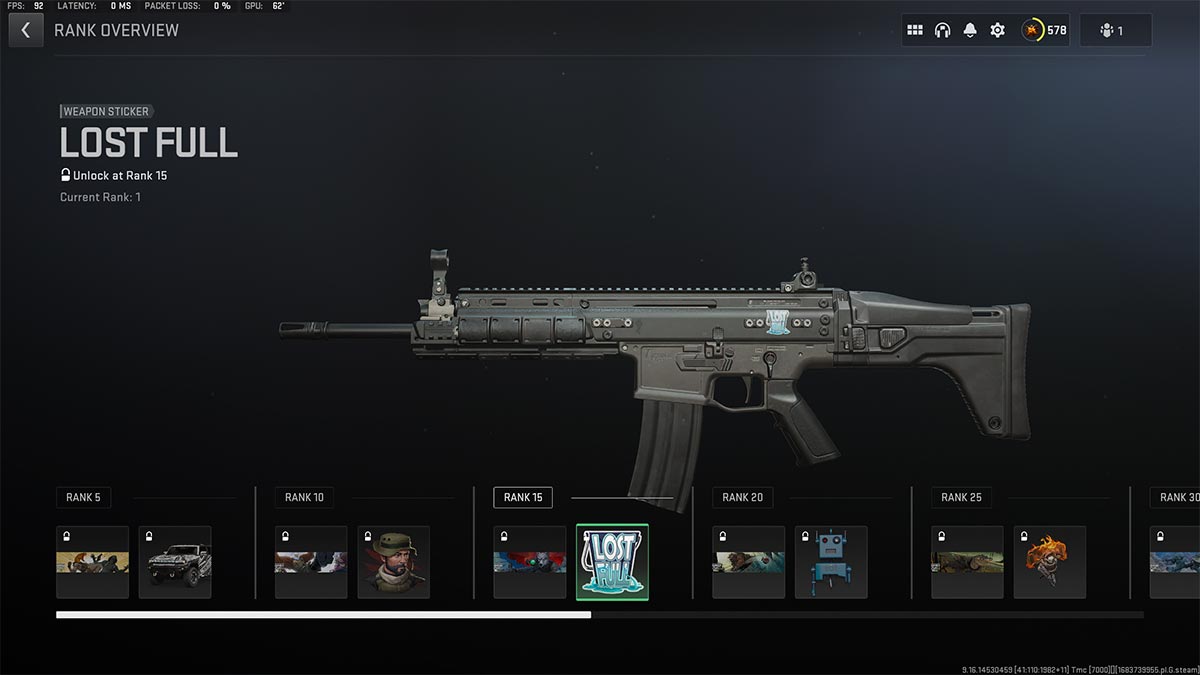Open settings gear icon
The width and height of the screenshot is (1200, 675).
[997, 30]
